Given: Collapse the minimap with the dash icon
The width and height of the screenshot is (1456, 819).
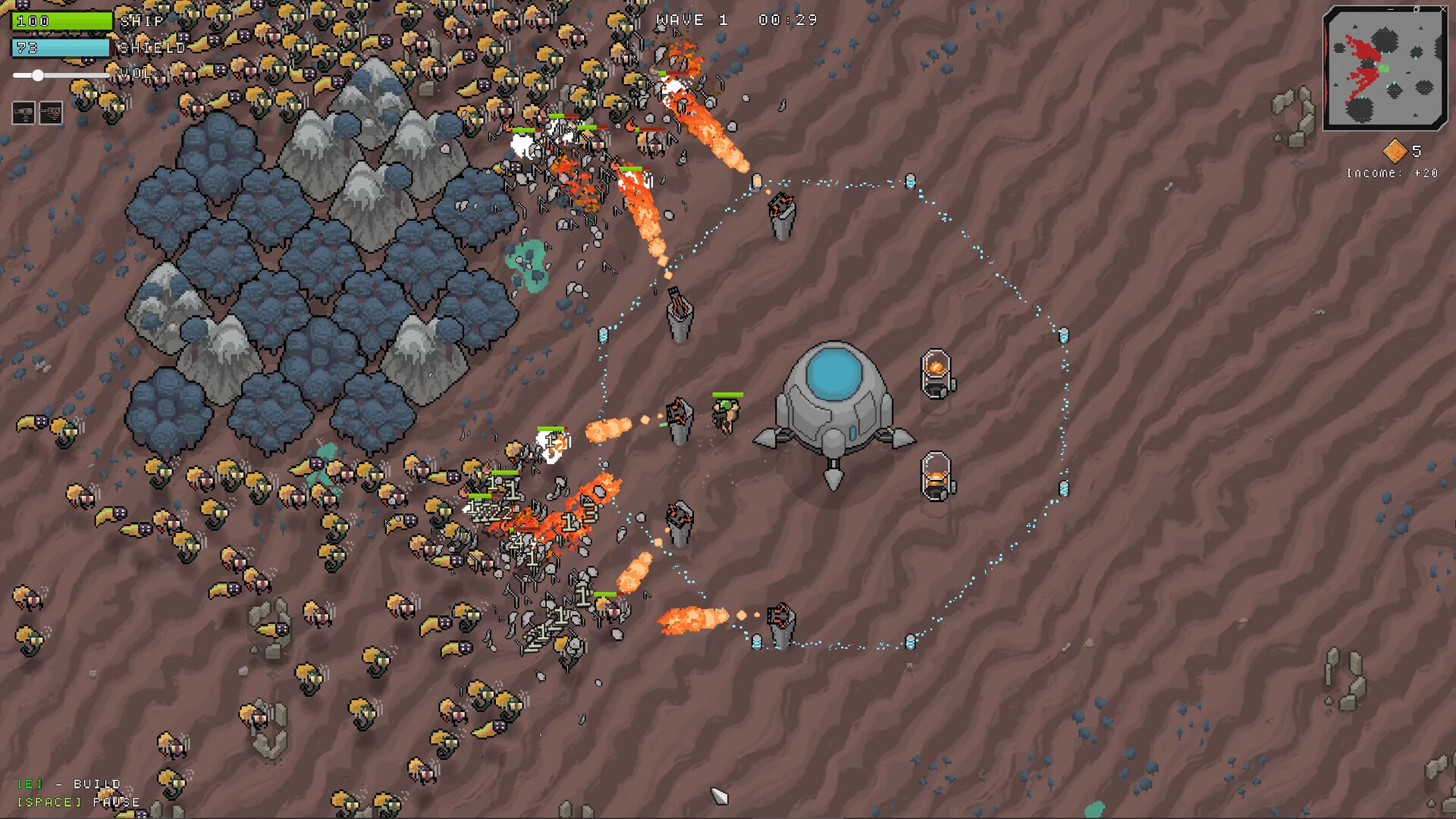Looking at the screenshot, I should point(1390,9).
